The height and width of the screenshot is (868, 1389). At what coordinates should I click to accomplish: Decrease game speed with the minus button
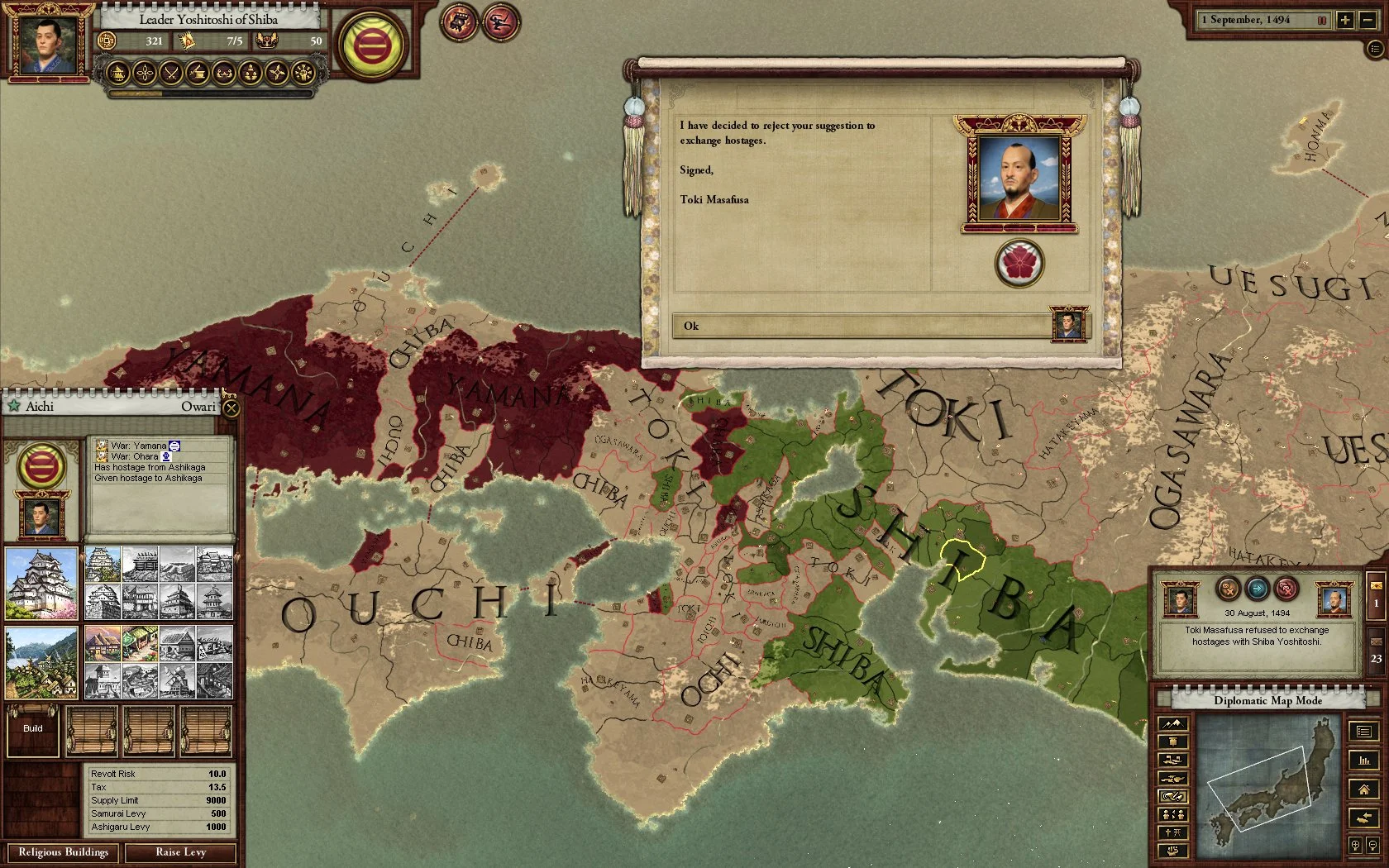(1368, 20)
